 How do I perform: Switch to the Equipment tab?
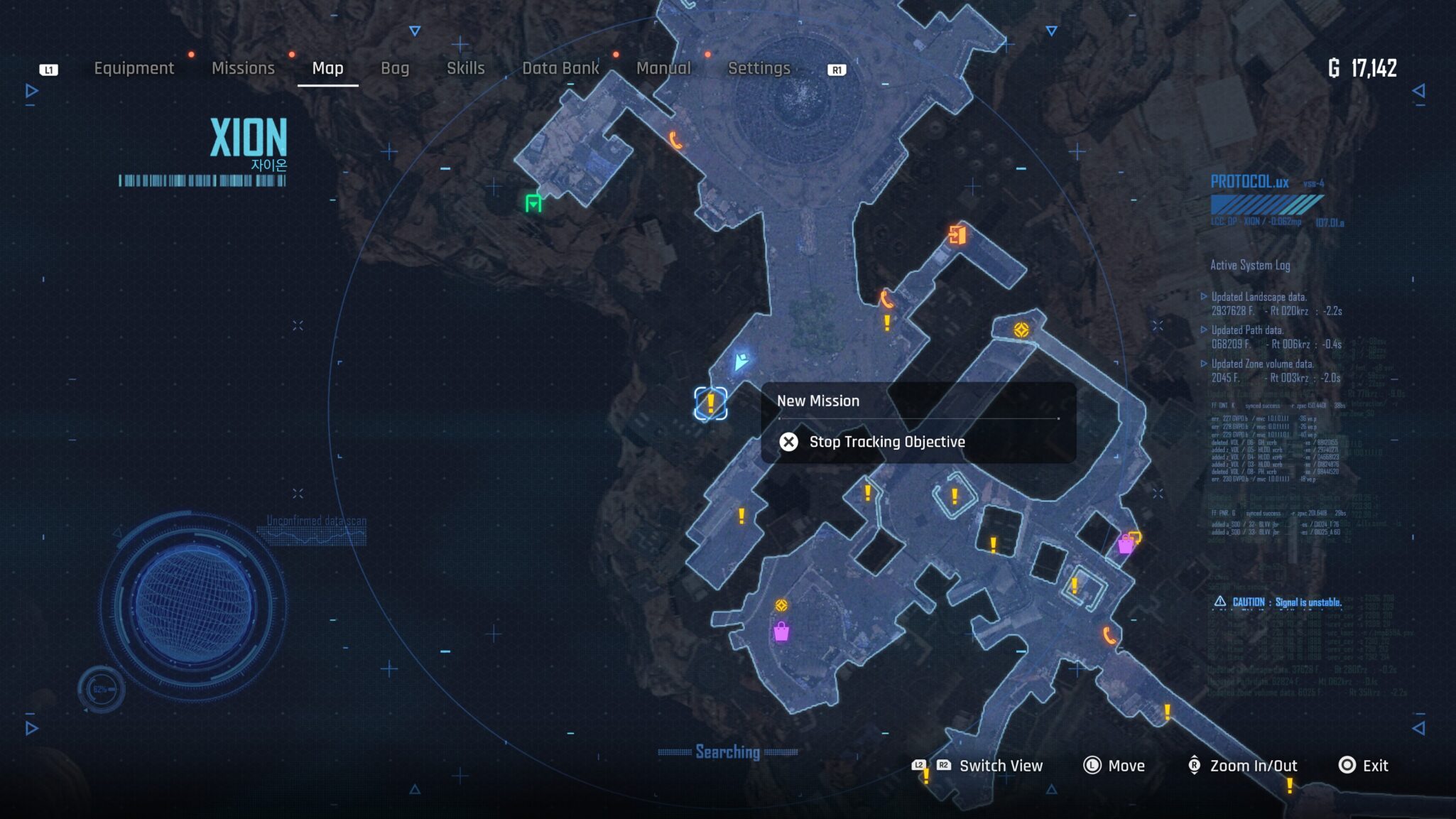coord(134,68)
